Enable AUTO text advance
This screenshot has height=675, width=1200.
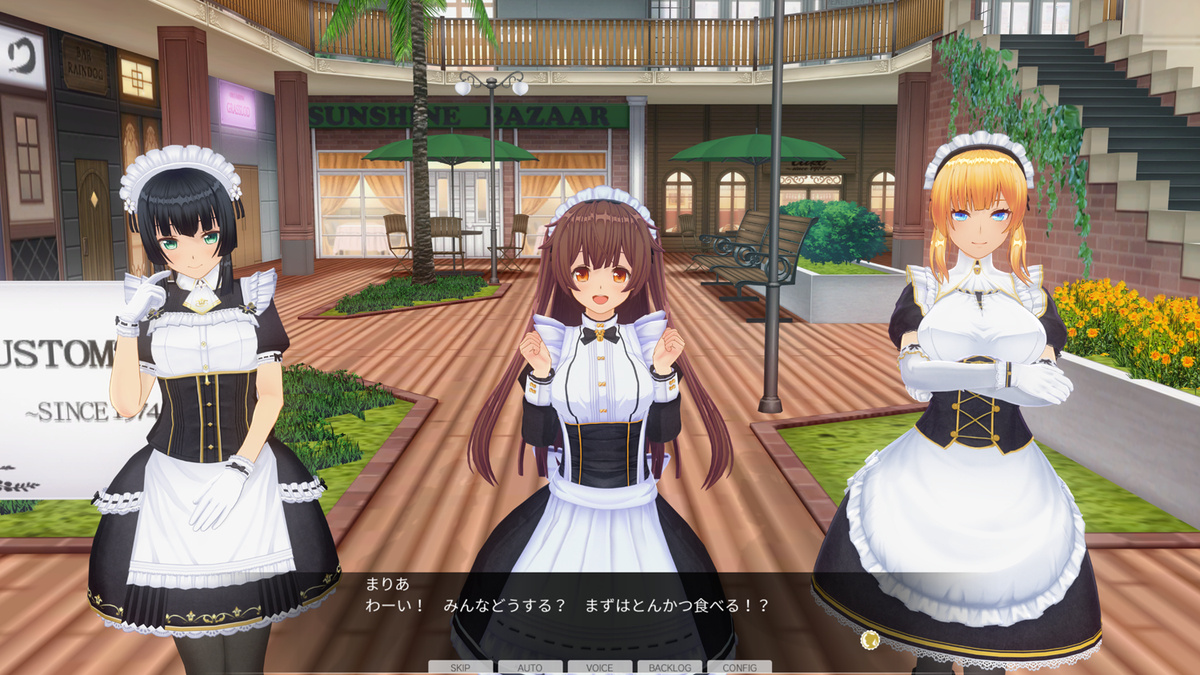(530, 667)
